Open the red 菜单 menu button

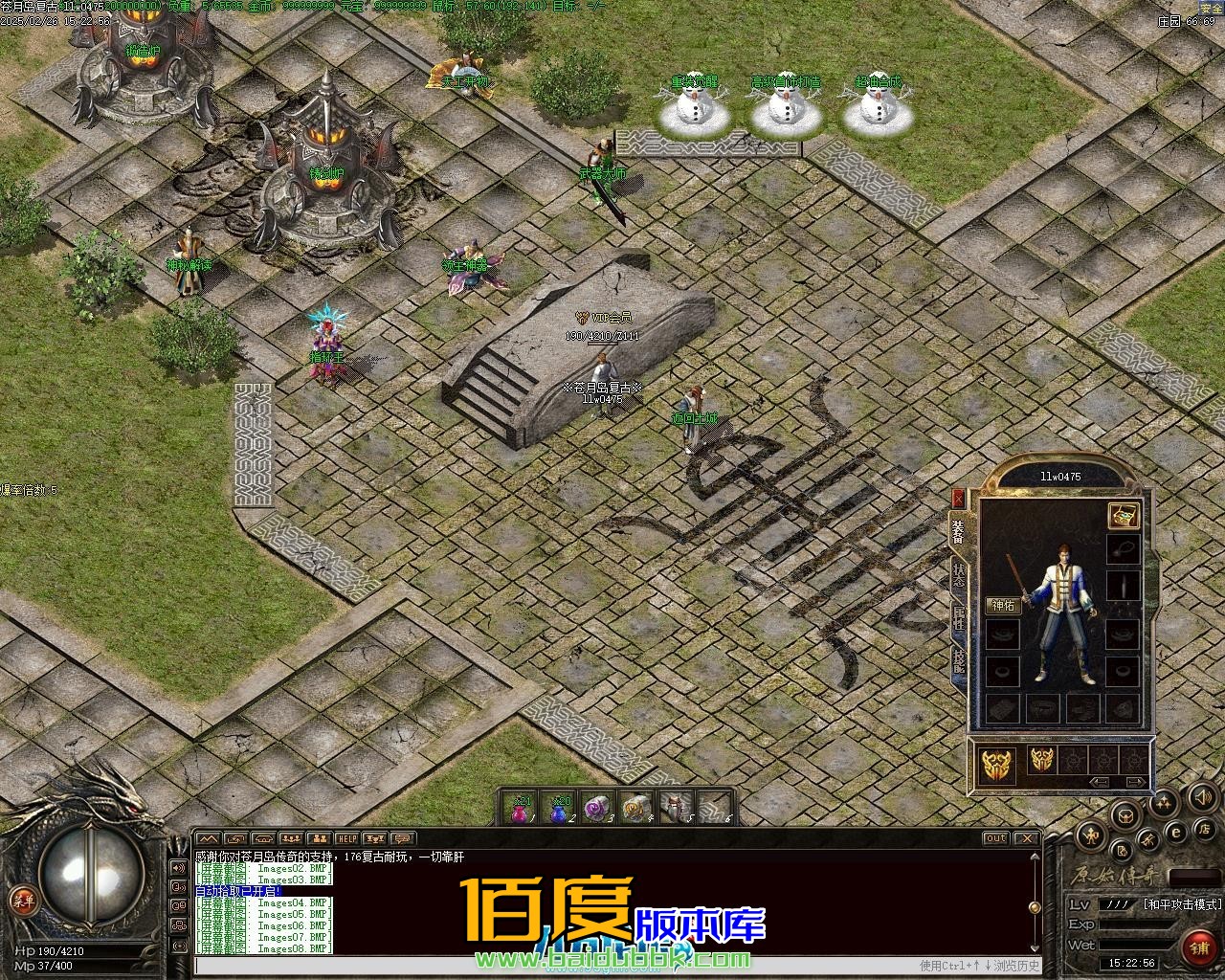coord(21,900)
